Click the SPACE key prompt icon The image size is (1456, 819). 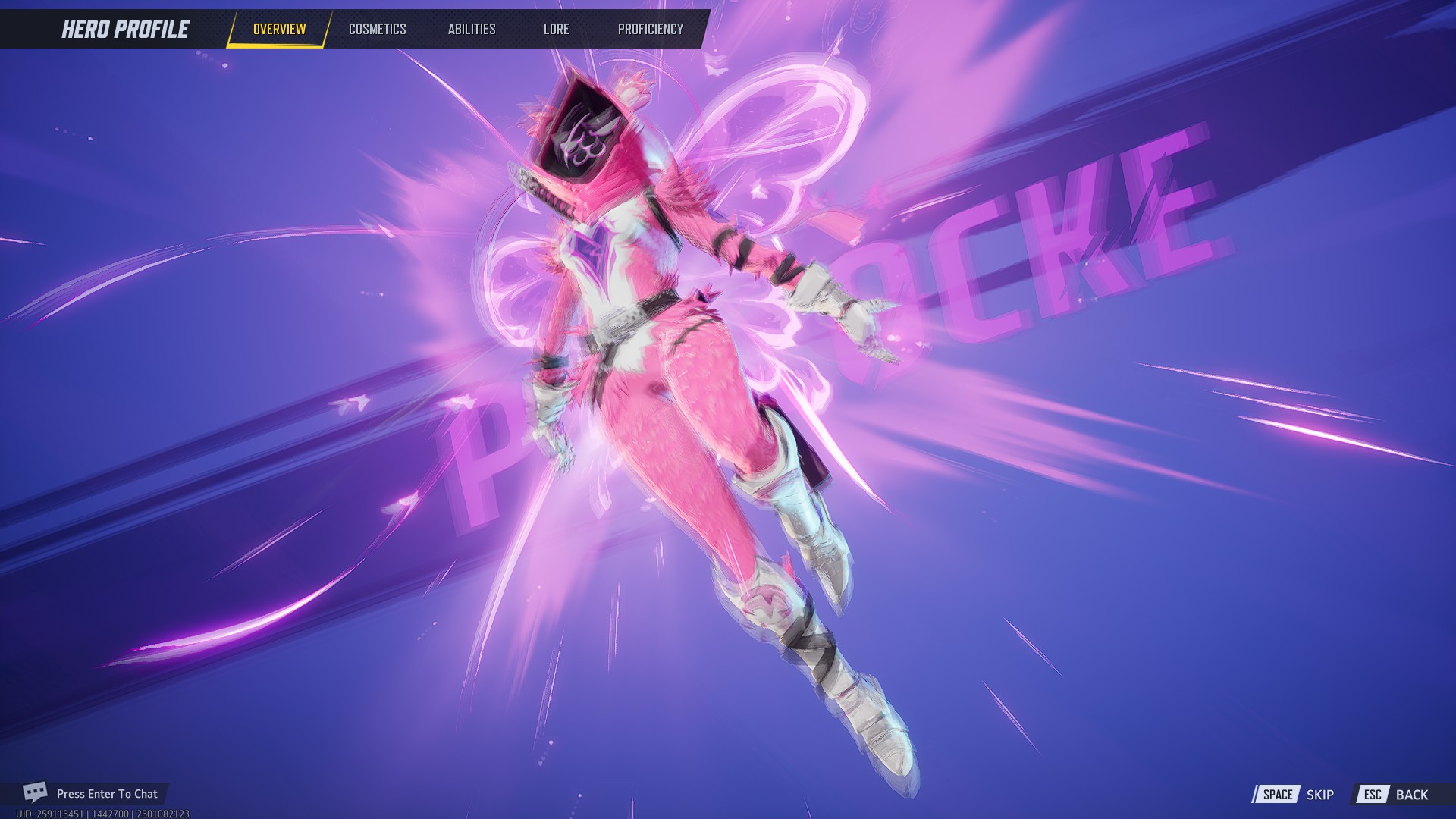click(1278, 795)
